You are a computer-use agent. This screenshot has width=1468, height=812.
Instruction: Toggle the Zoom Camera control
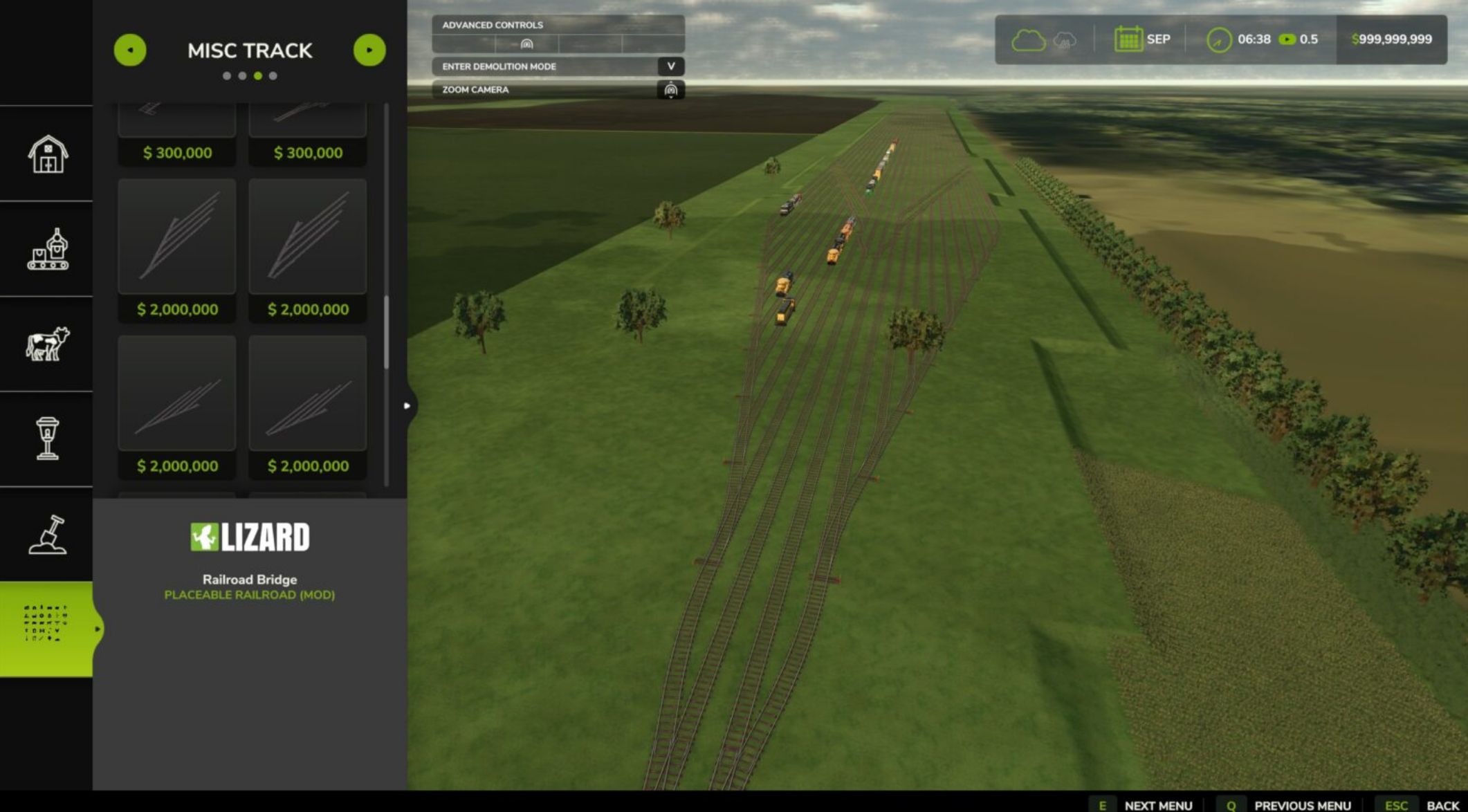[x=557, y=90]
